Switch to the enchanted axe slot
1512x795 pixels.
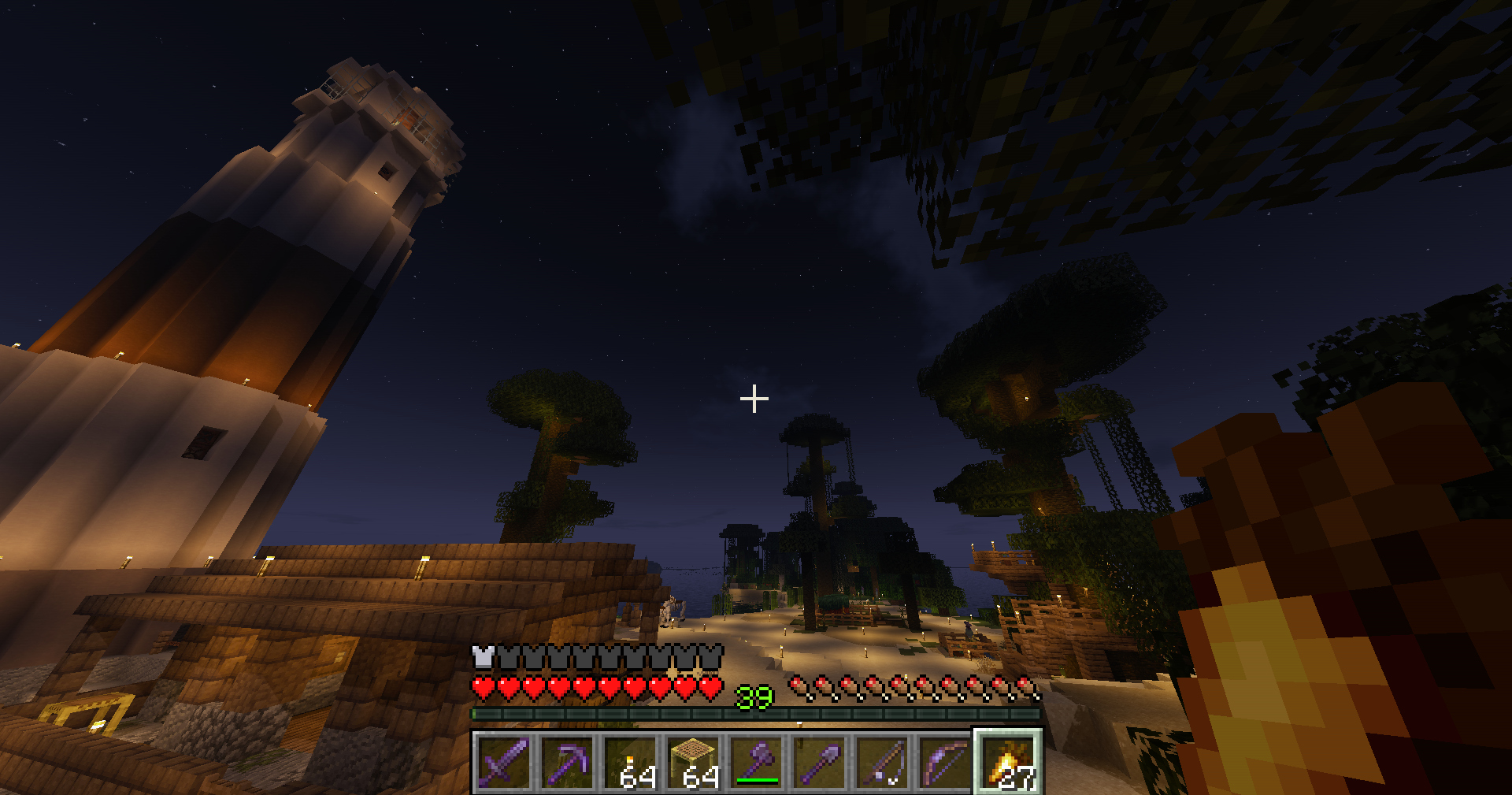pyautogui.click(x=756, y=762)
